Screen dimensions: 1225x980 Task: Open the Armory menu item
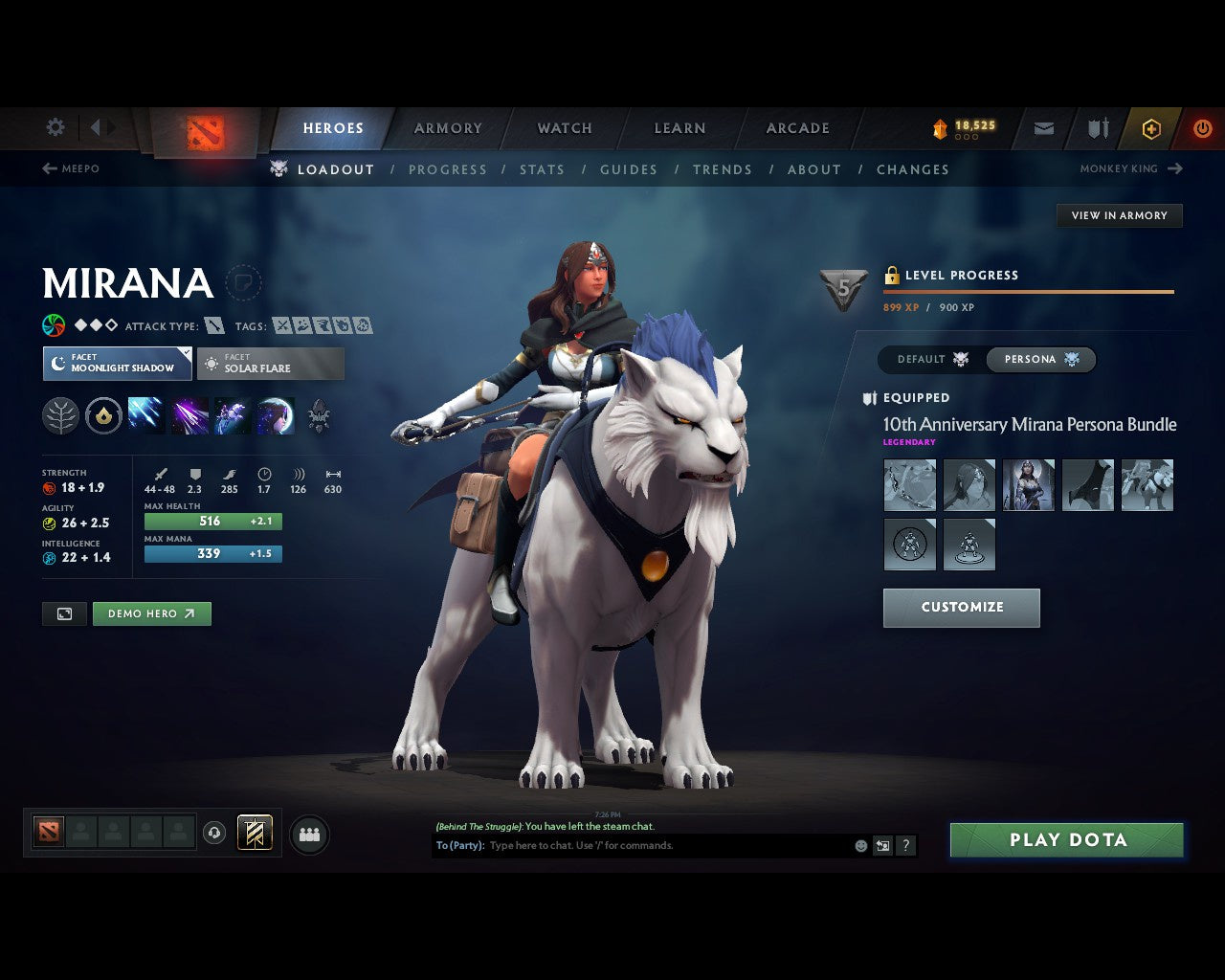click(x=447, y=127)
